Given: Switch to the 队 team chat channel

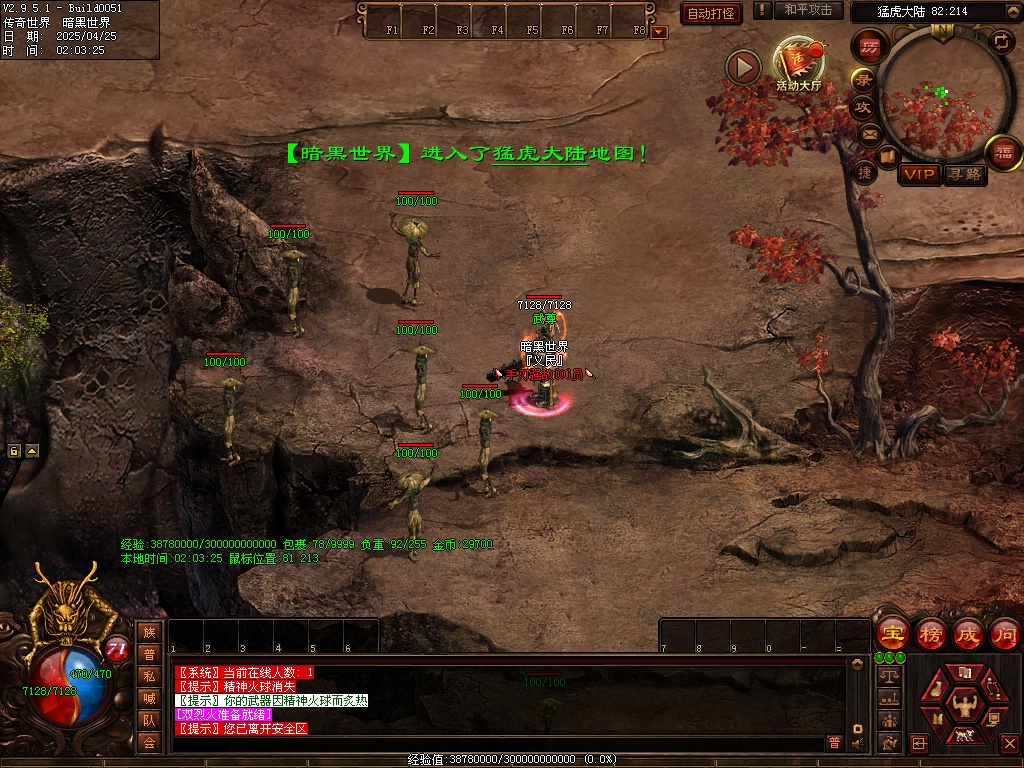Looking at the screenshot, I should point(149,720).
